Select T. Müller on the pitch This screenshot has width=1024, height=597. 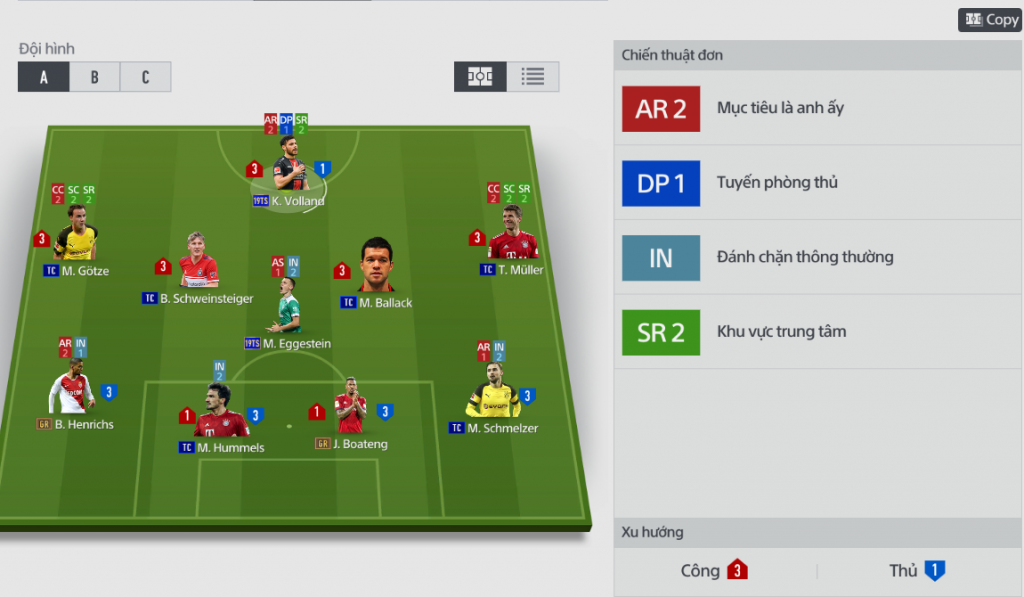click(x=513, y=241)
